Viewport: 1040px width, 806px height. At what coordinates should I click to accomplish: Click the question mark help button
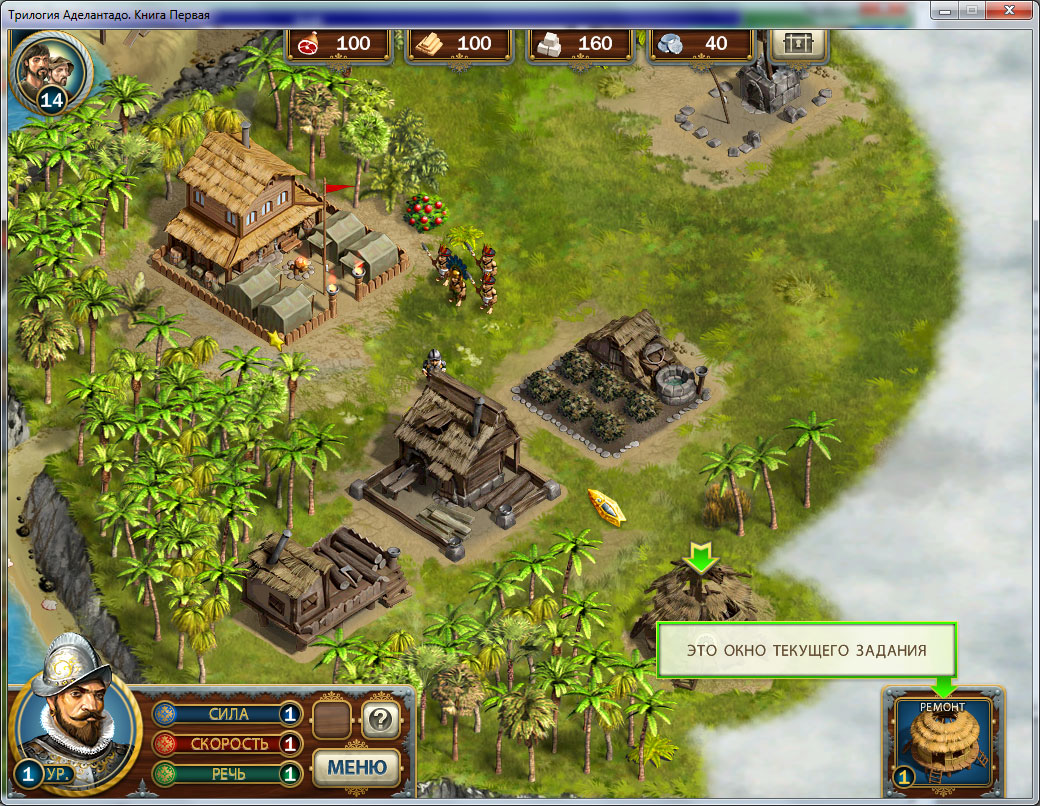point(381,718)
